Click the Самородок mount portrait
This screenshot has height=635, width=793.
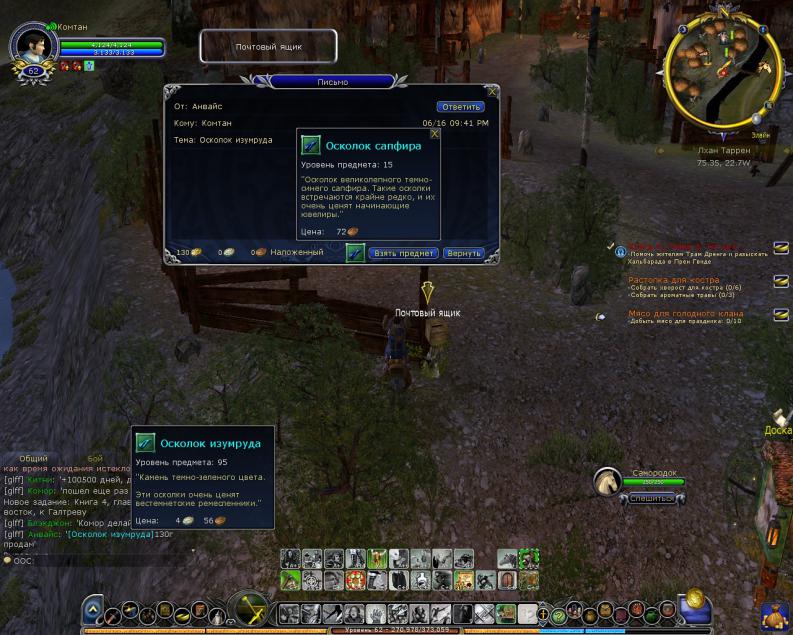(x=609, y=482)
